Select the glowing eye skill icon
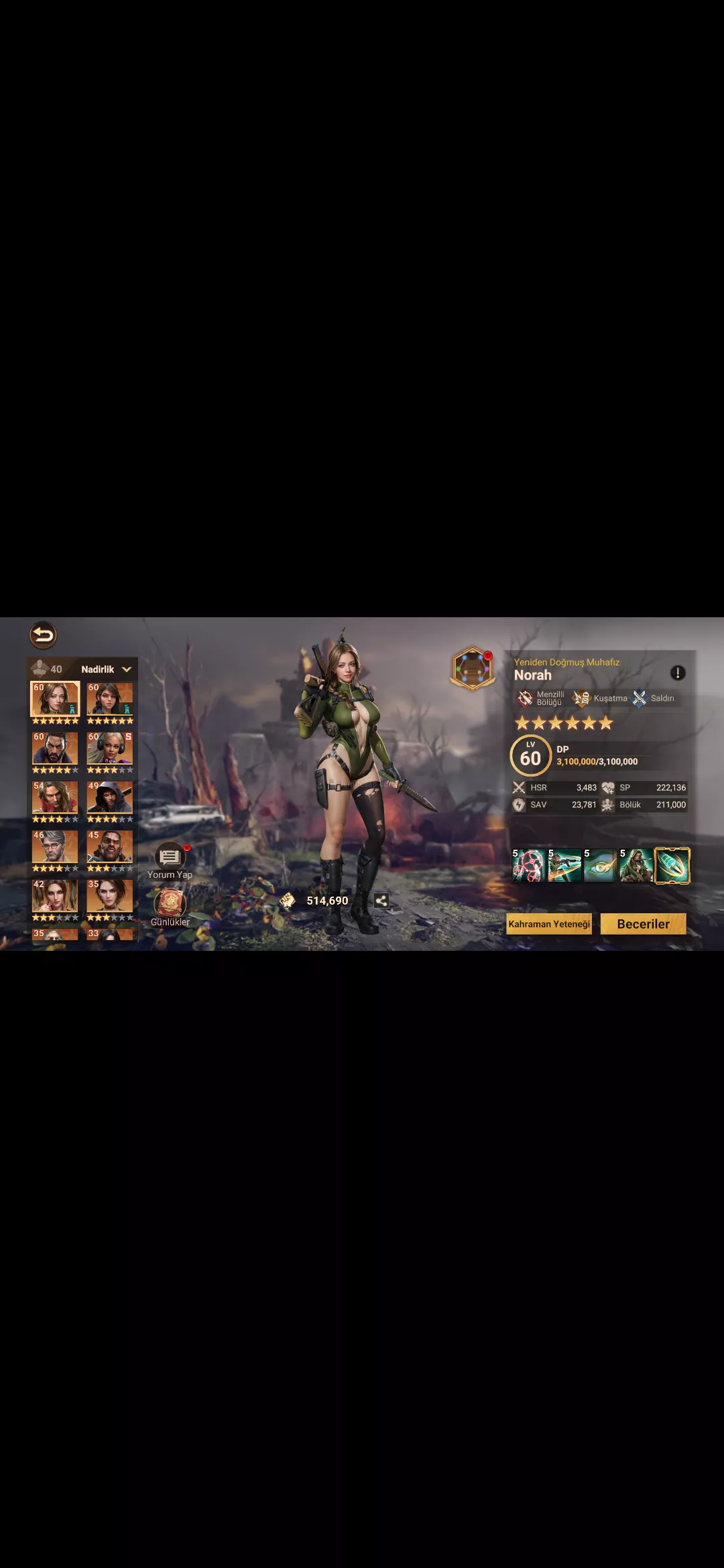724x1568 pixels. [x=600, y=865]
